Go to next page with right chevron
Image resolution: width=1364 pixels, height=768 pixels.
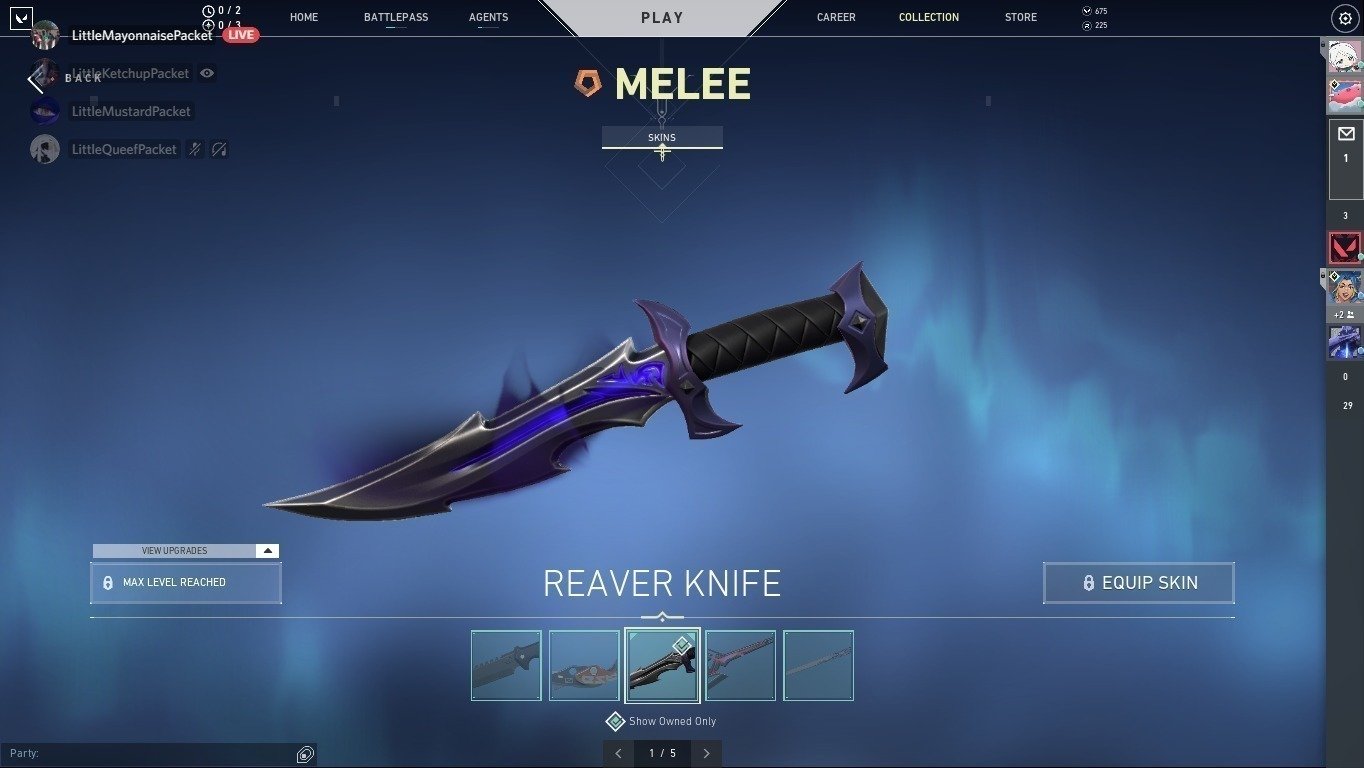tap(706, 753)
